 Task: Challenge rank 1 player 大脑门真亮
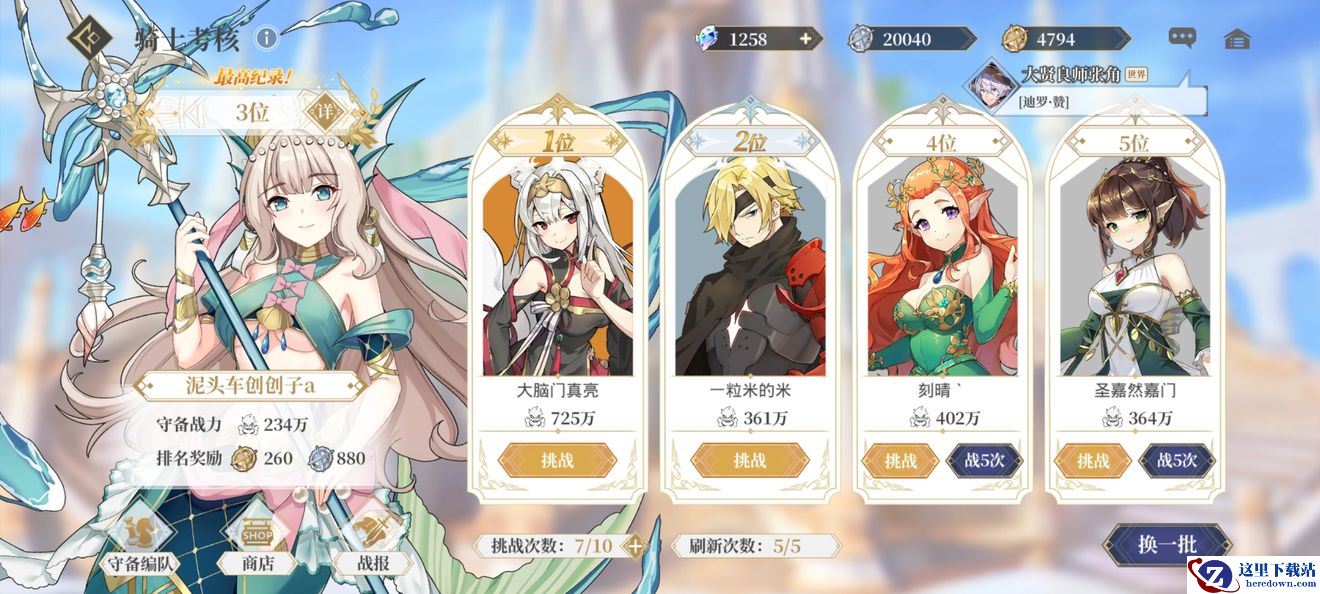click(x=558, y=460)
